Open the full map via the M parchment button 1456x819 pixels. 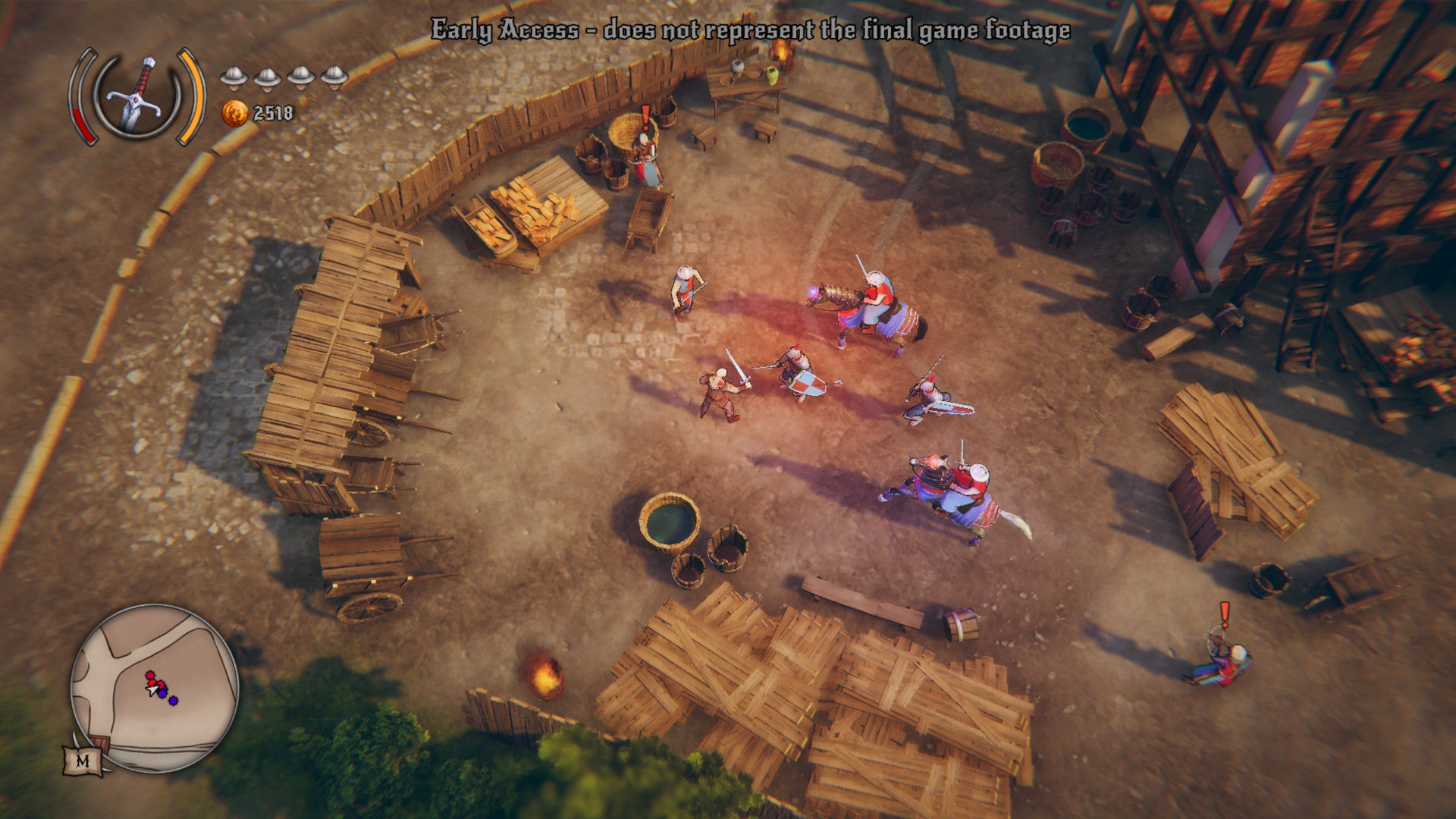coord(82,759)
